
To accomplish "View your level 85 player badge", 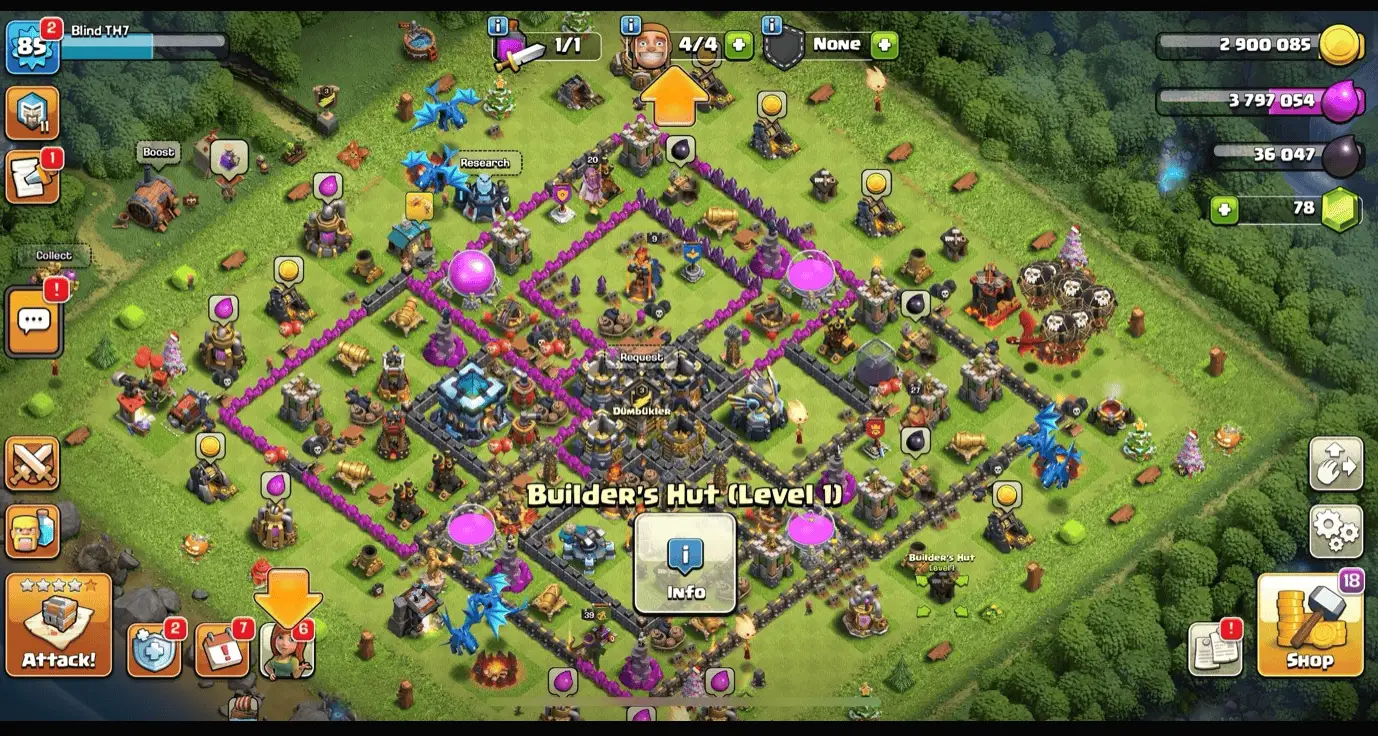I will point(33,43).
